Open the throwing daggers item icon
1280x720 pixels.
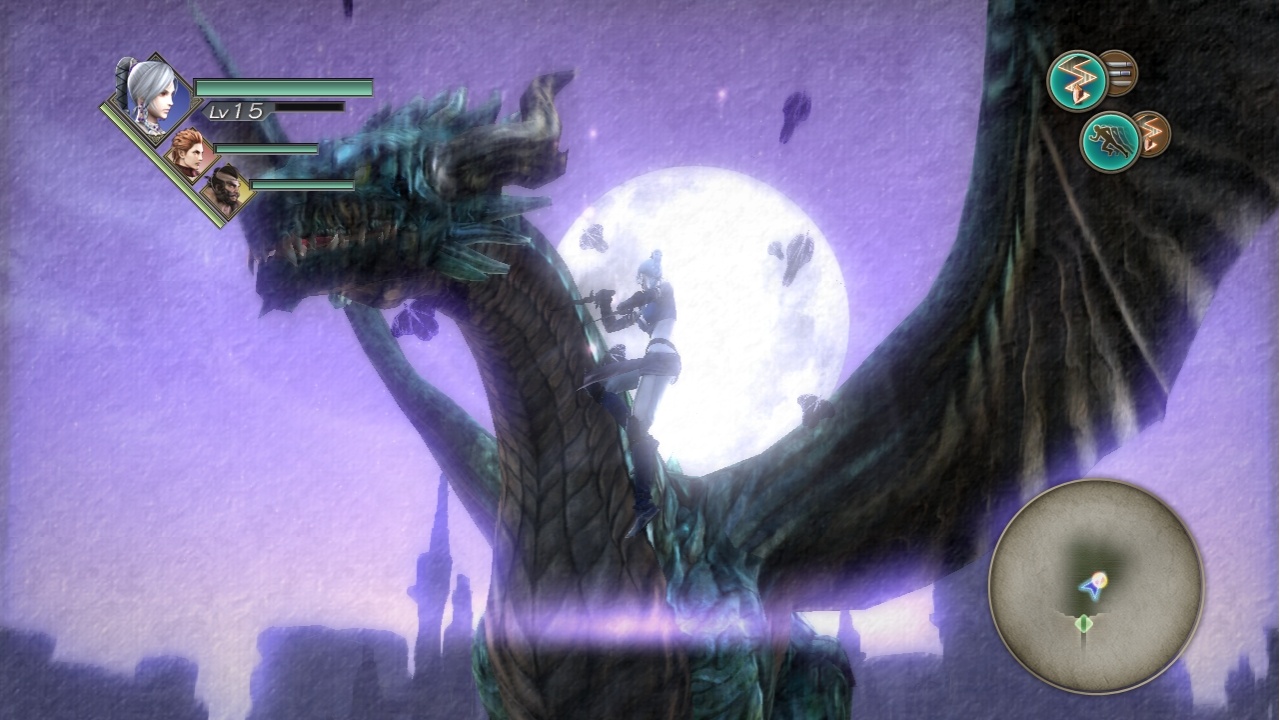(x=1119, y=71)
